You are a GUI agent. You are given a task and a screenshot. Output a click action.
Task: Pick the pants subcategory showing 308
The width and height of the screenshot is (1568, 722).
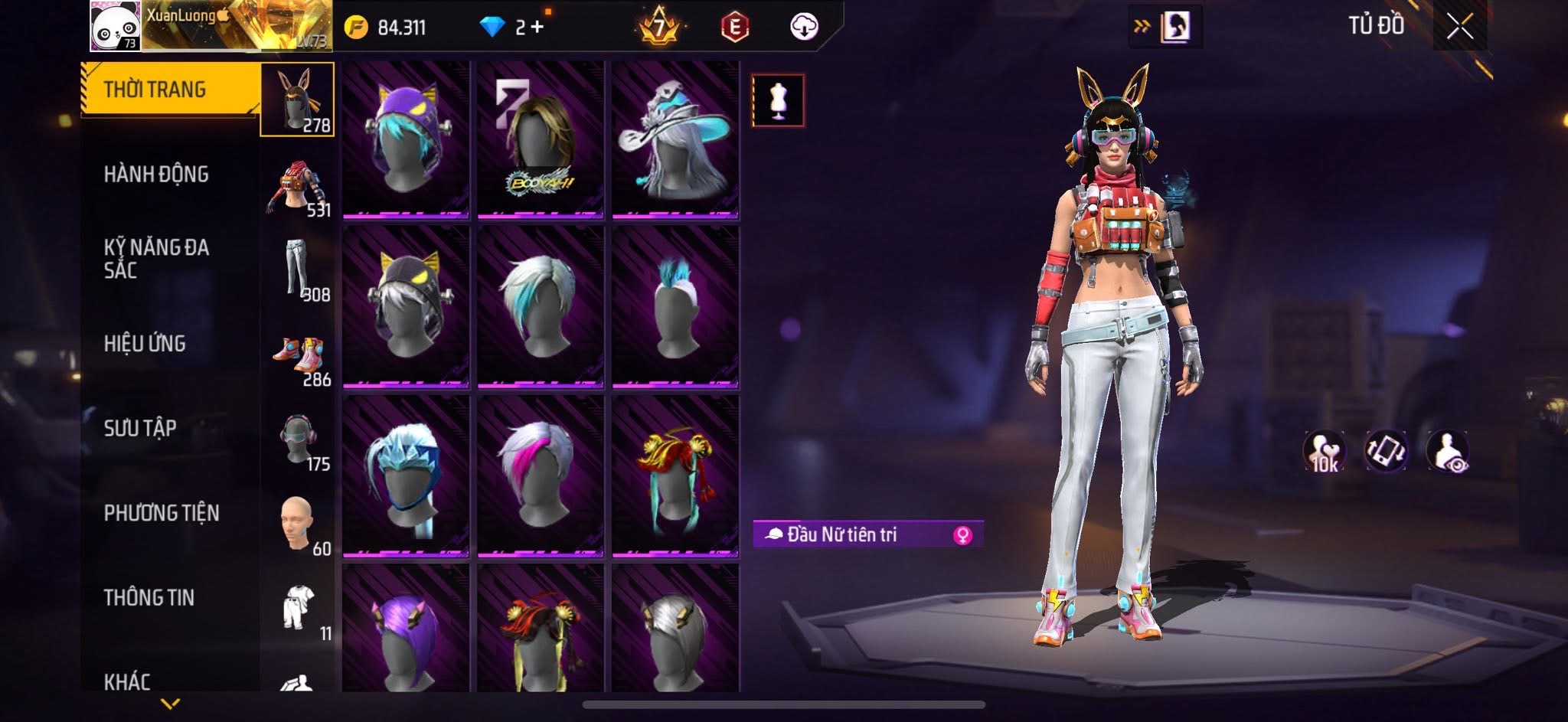[x=297, y=270]
